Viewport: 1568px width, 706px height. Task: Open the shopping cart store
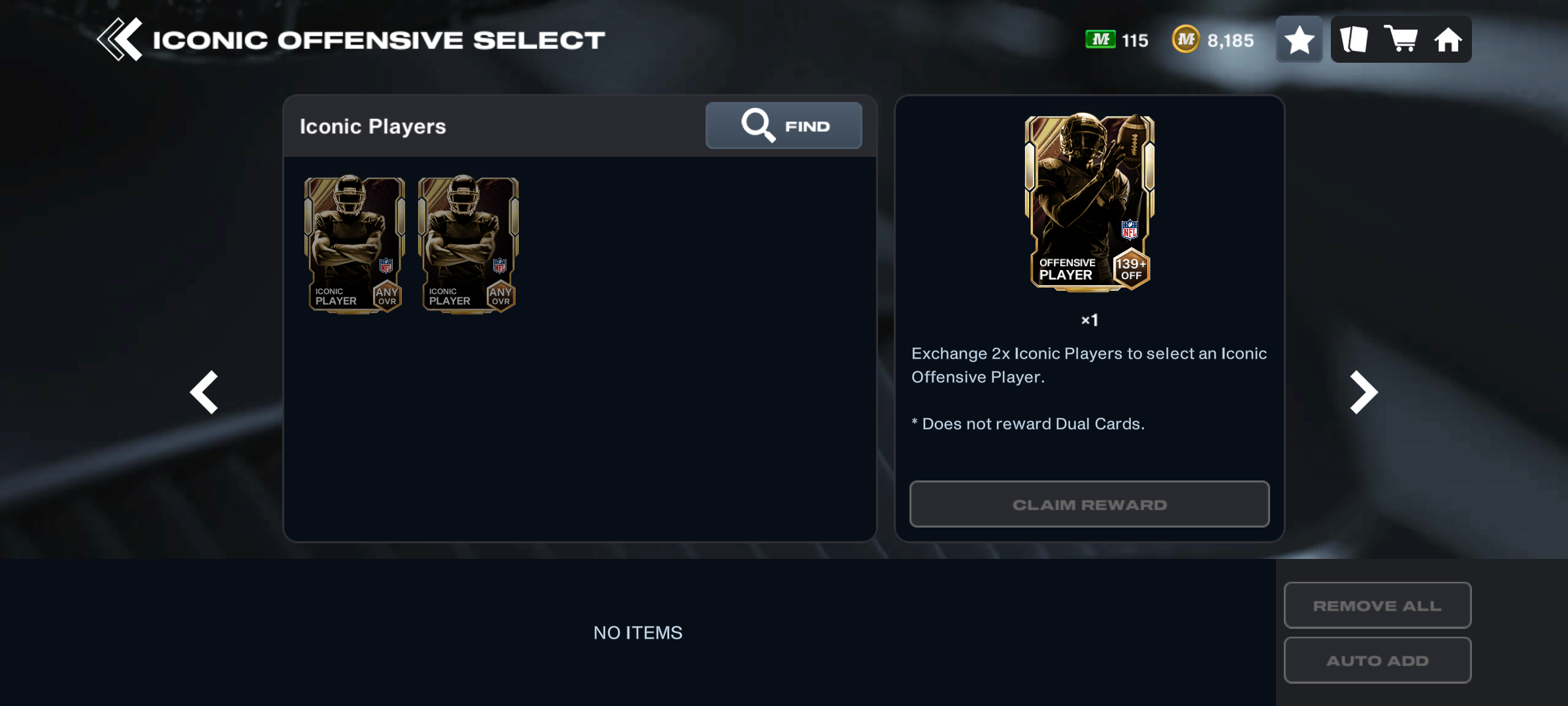click(x=1401, y=40)
